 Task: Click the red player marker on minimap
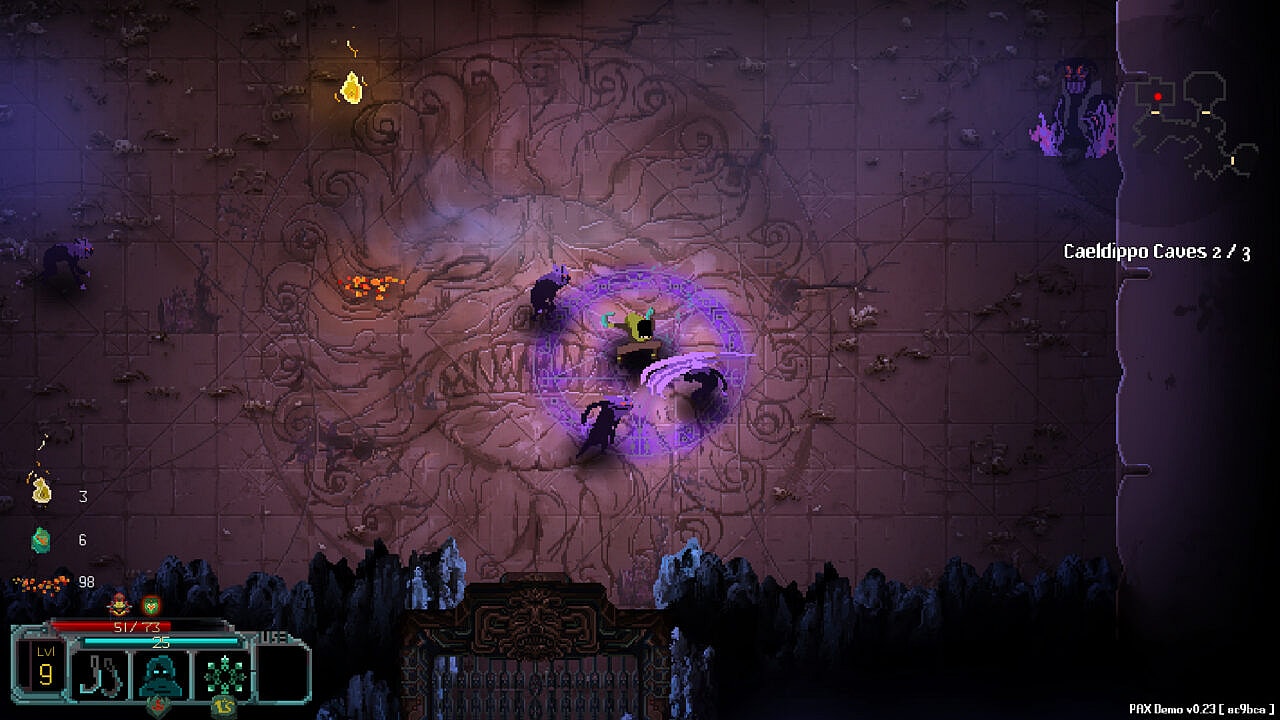coord(1158,97)
